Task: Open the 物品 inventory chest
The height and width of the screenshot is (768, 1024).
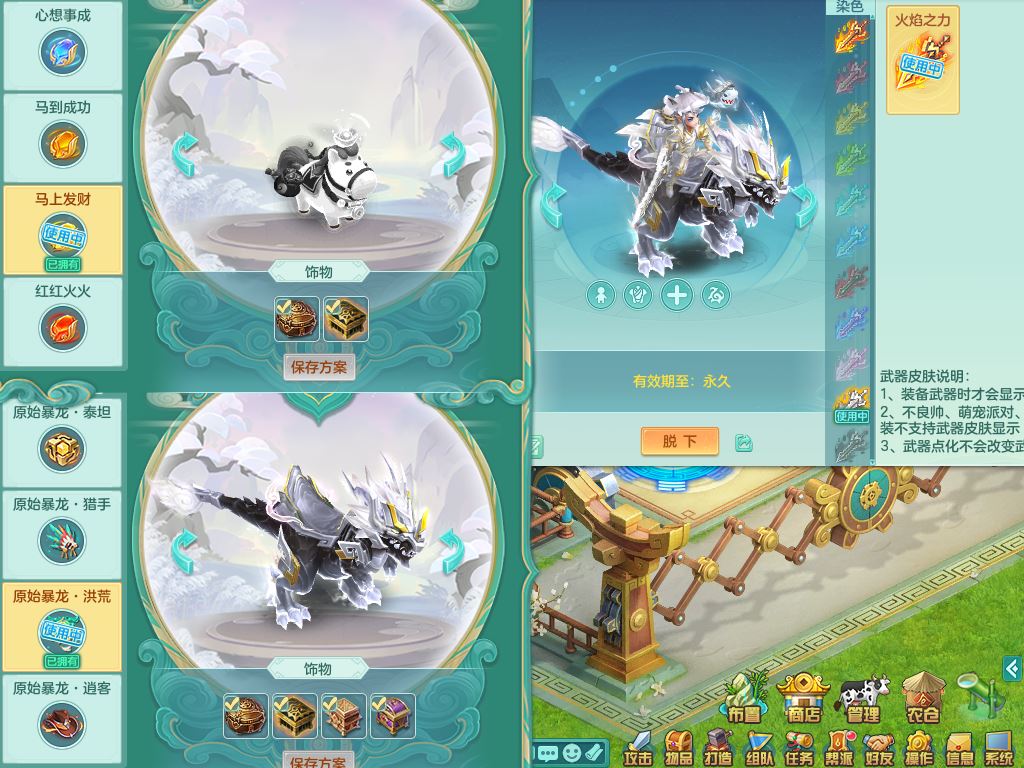Action: [679, 748]
